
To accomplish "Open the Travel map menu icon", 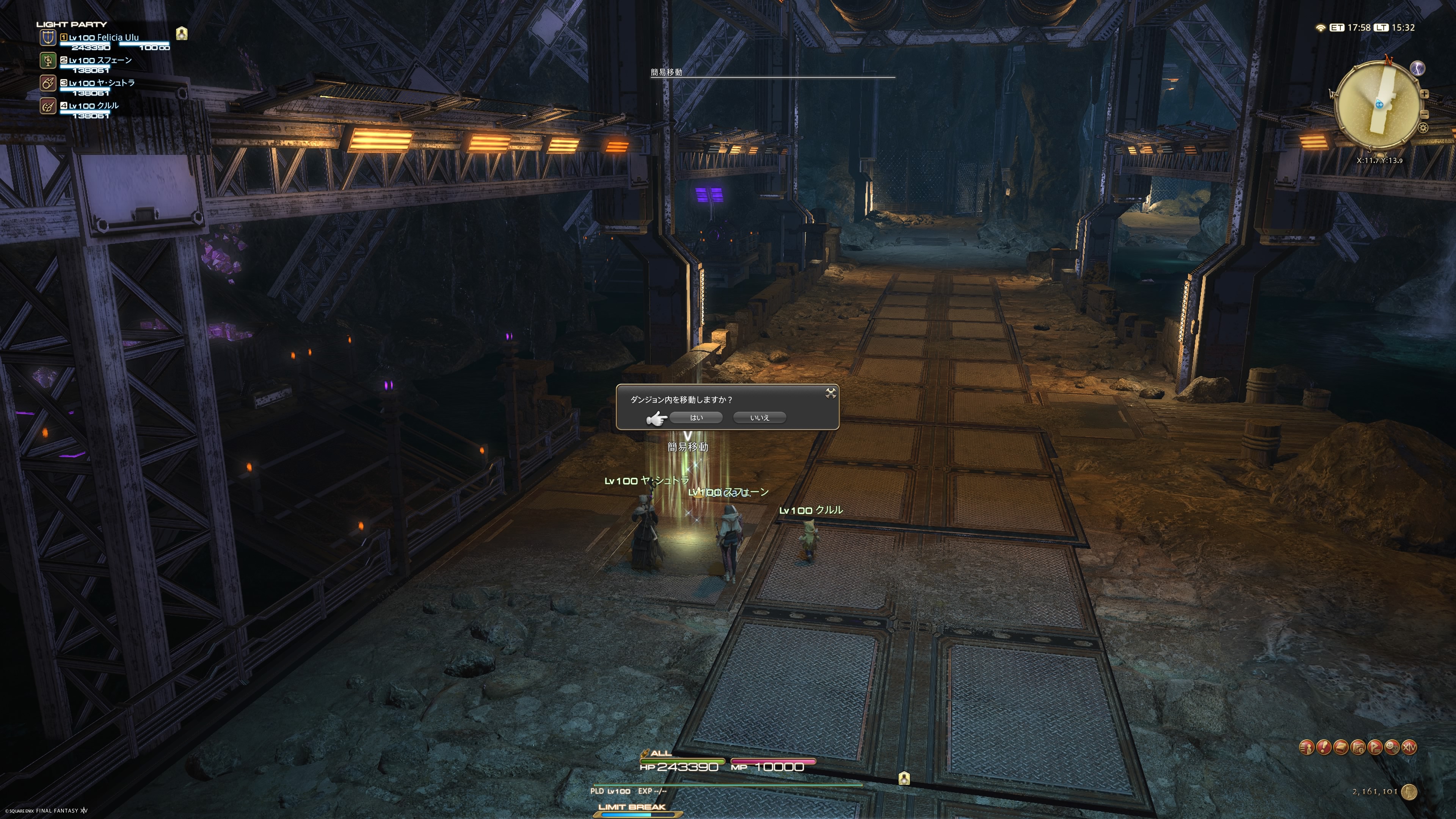I will click(1358, 747).
